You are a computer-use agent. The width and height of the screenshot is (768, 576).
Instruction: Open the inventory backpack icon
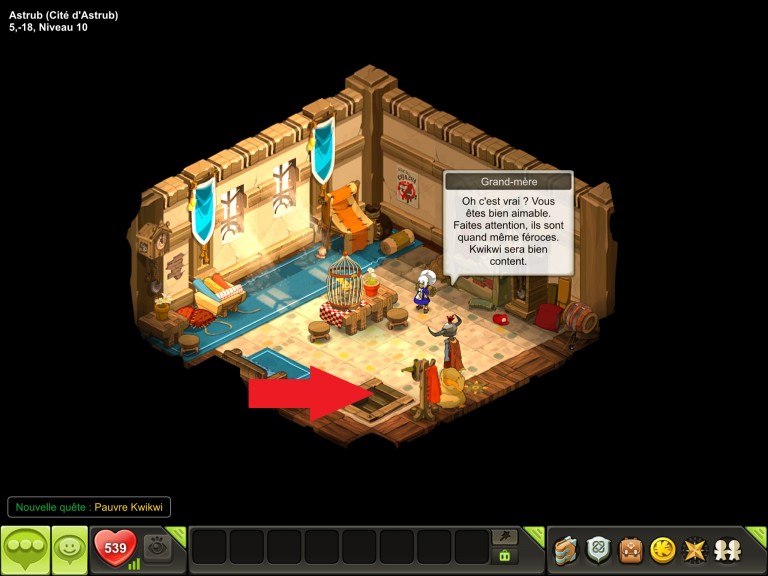tap(630, 549)
